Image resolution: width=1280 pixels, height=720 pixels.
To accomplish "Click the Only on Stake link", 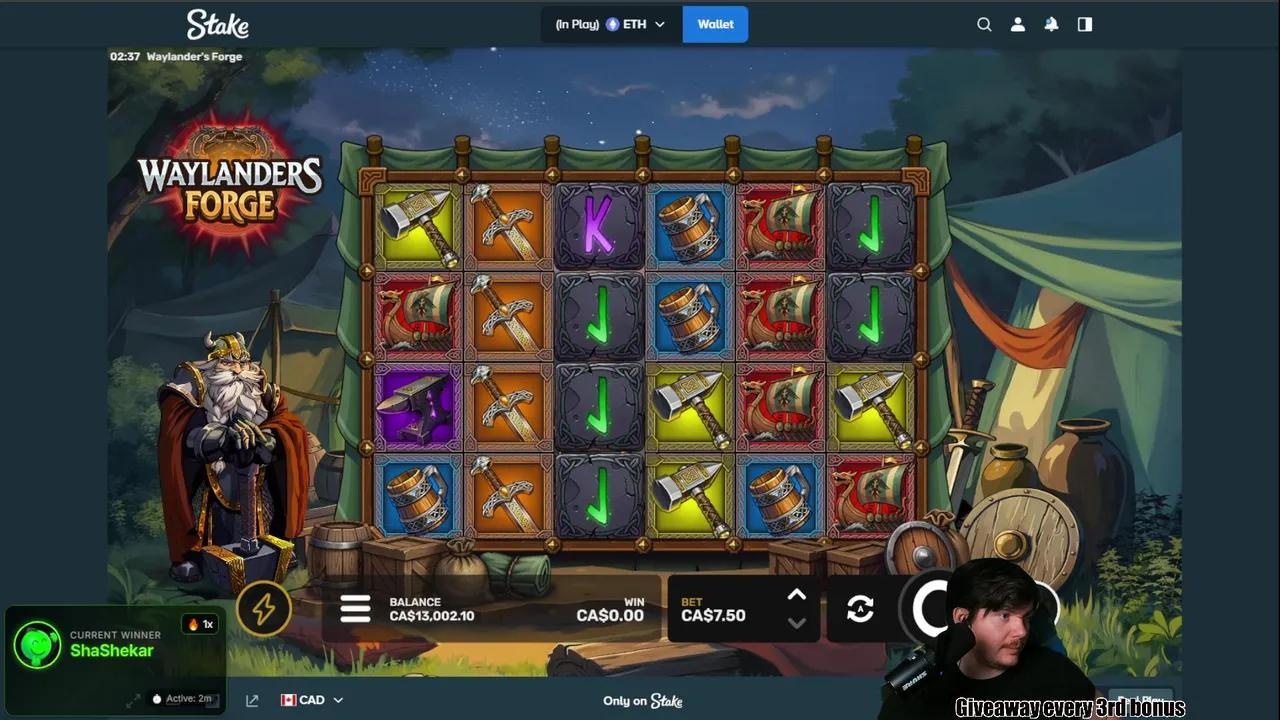I will pos(641,701).
